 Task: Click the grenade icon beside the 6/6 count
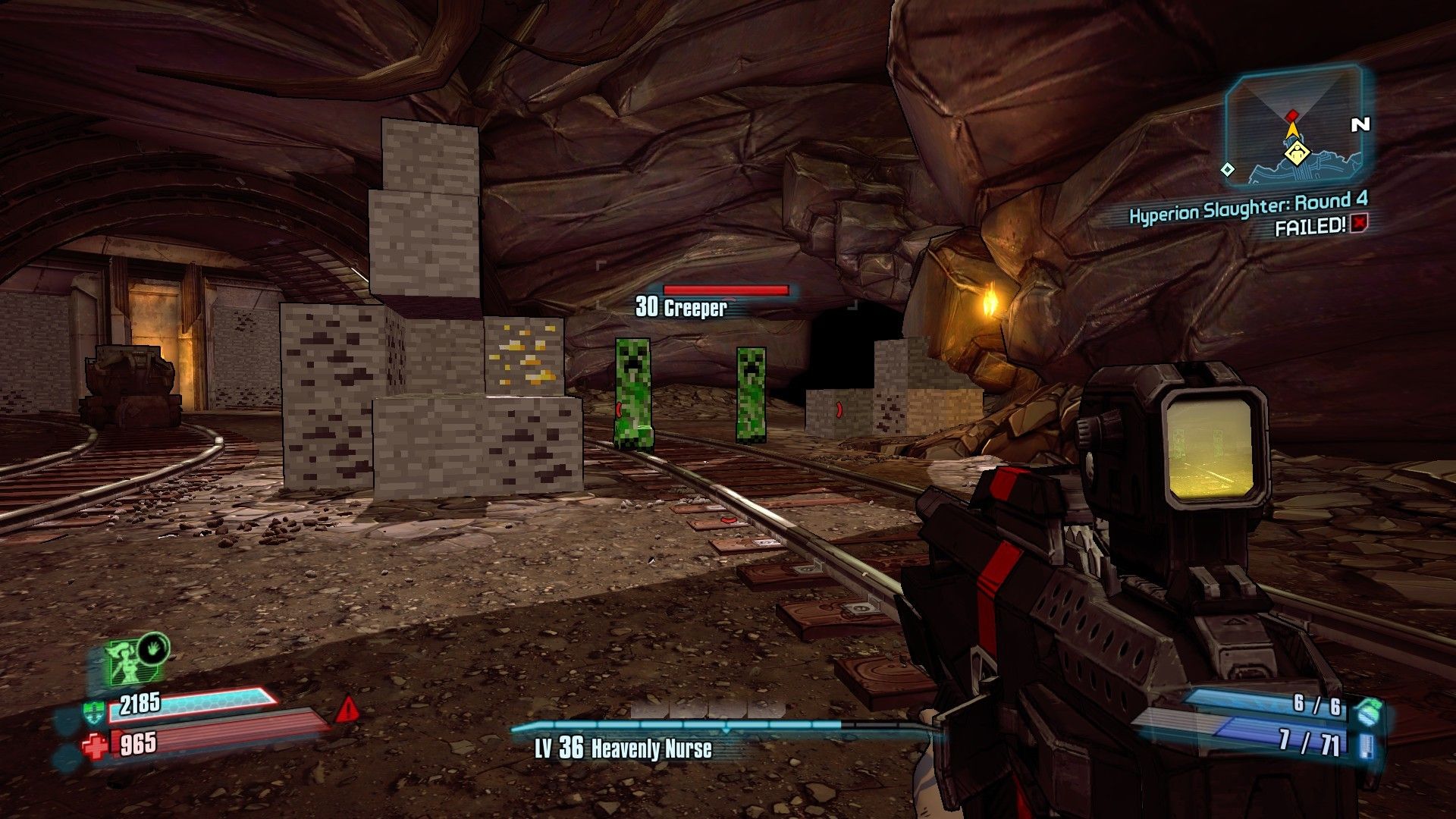click(x=1368, y=711)
